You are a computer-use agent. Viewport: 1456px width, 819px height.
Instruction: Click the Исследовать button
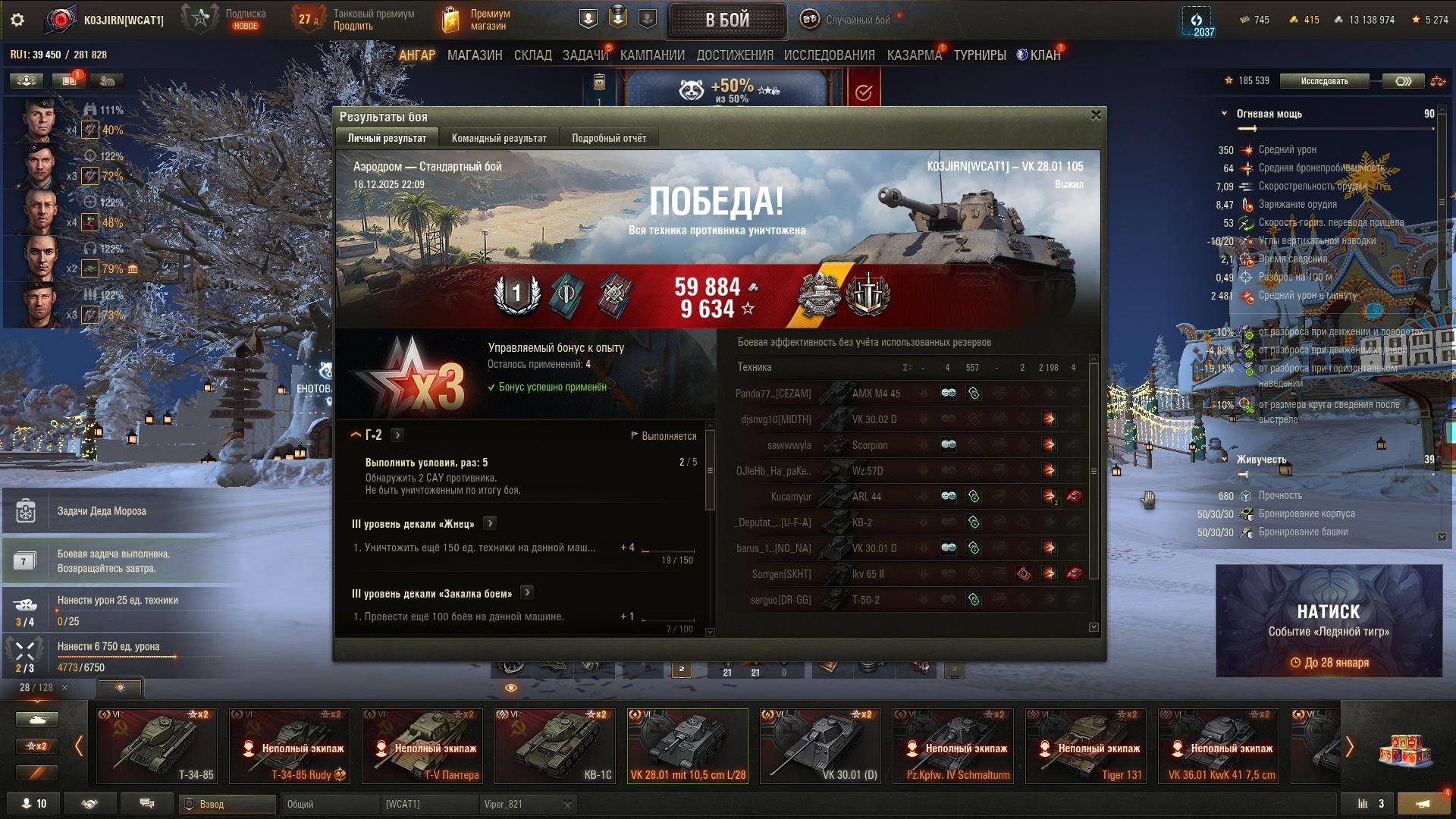(x=1324, y=81)
